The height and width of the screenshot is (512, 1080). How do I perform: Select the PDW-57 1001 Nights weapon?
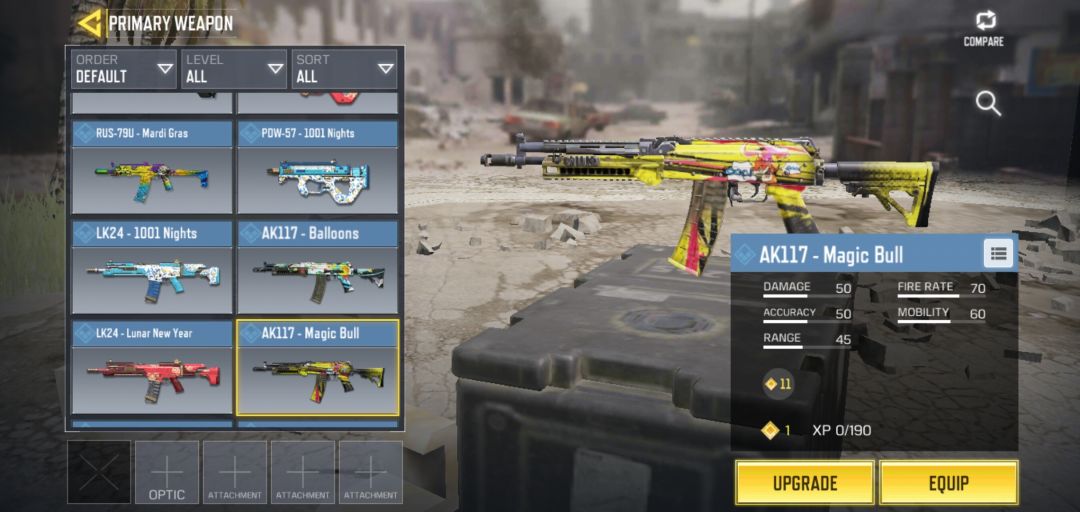pos(318,168)
